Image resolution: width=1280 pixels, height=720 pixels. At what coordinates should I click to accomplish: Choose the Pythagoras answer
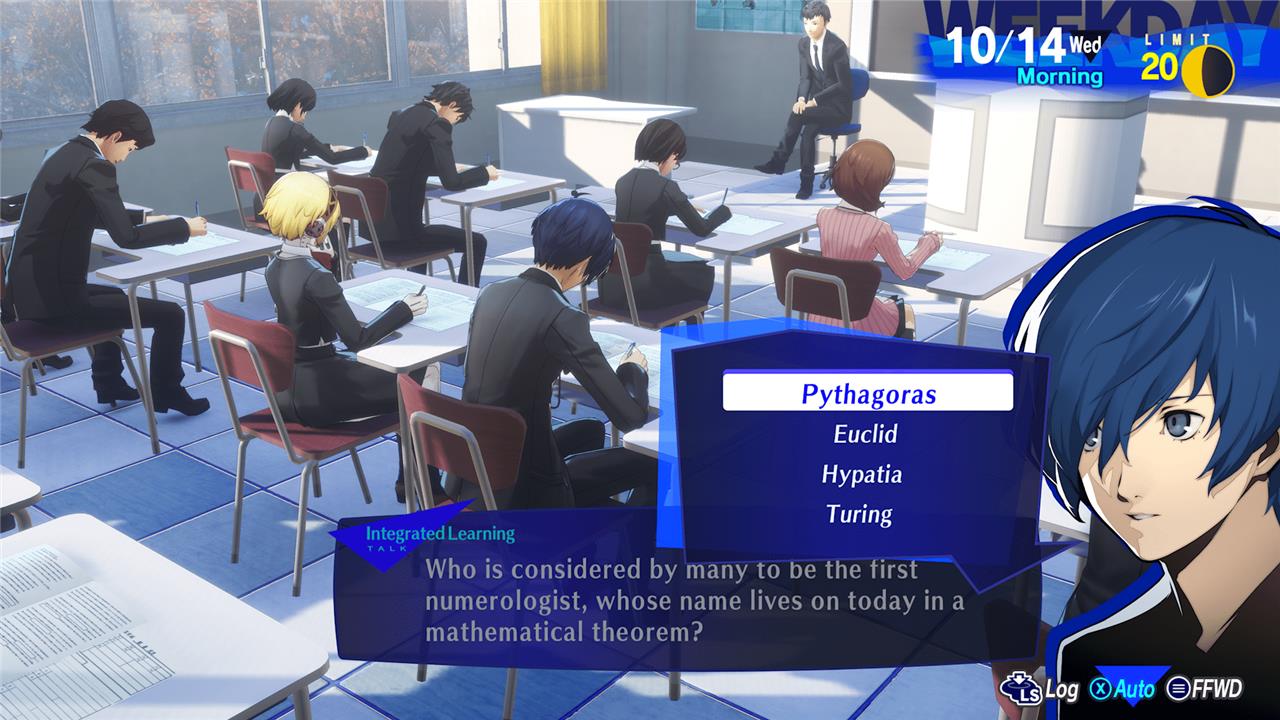[x=867, y=393]
